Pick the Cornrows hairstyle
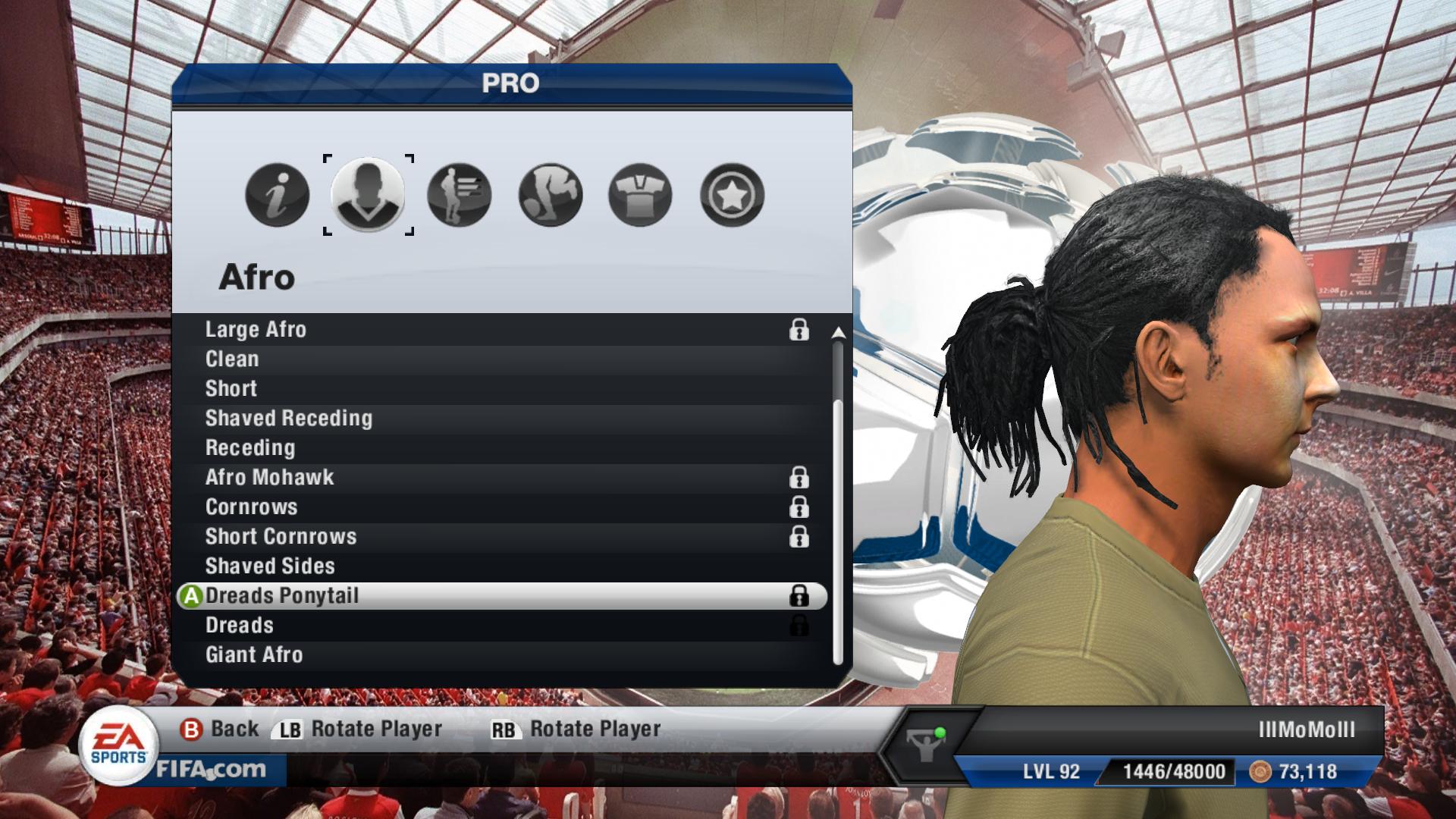This screenshot has height=819, width=1456. click(x=252, y=507)
